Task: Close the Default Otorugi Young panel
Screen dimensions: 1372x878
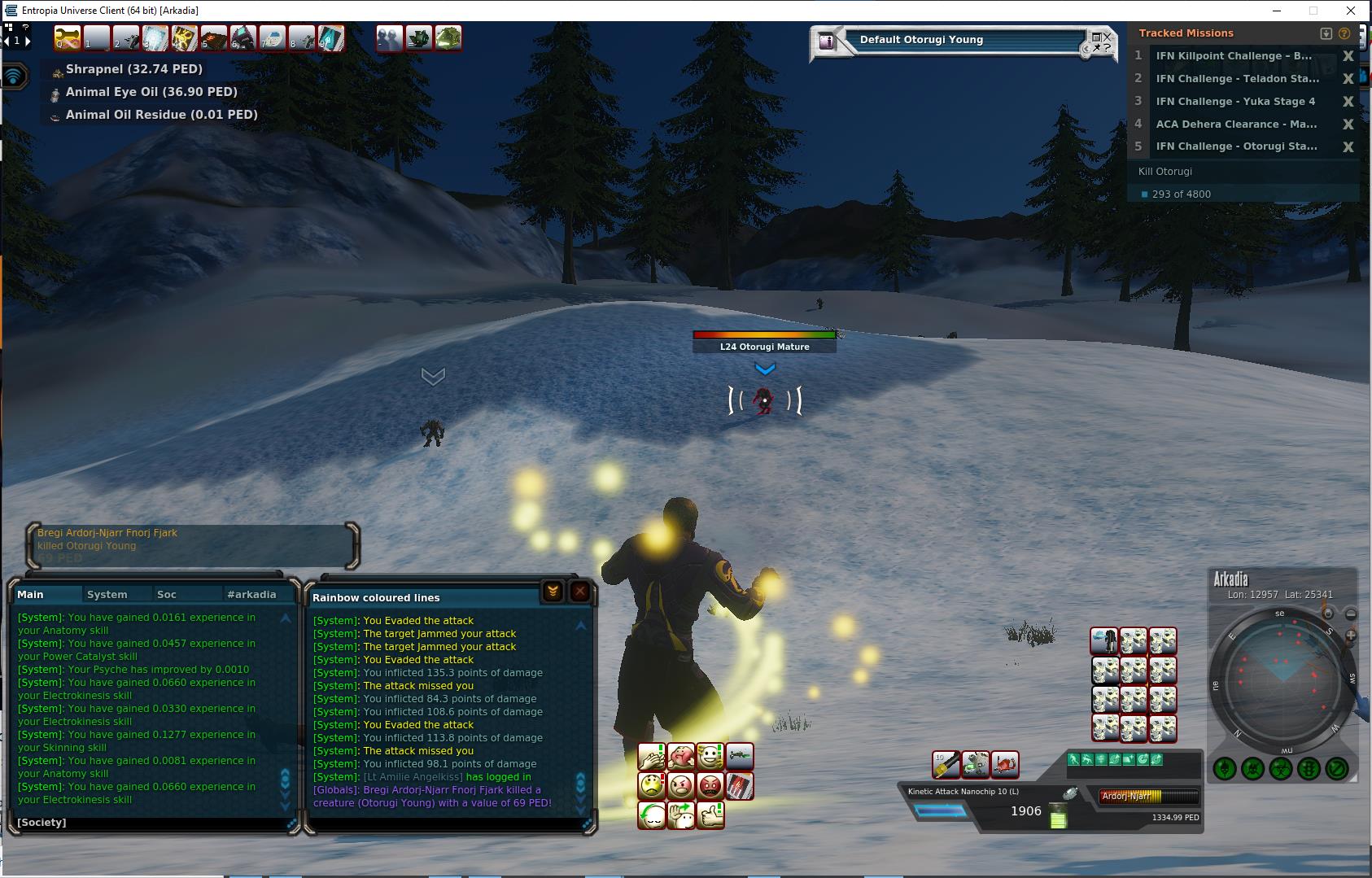Action: click(x=1107, y=37)
